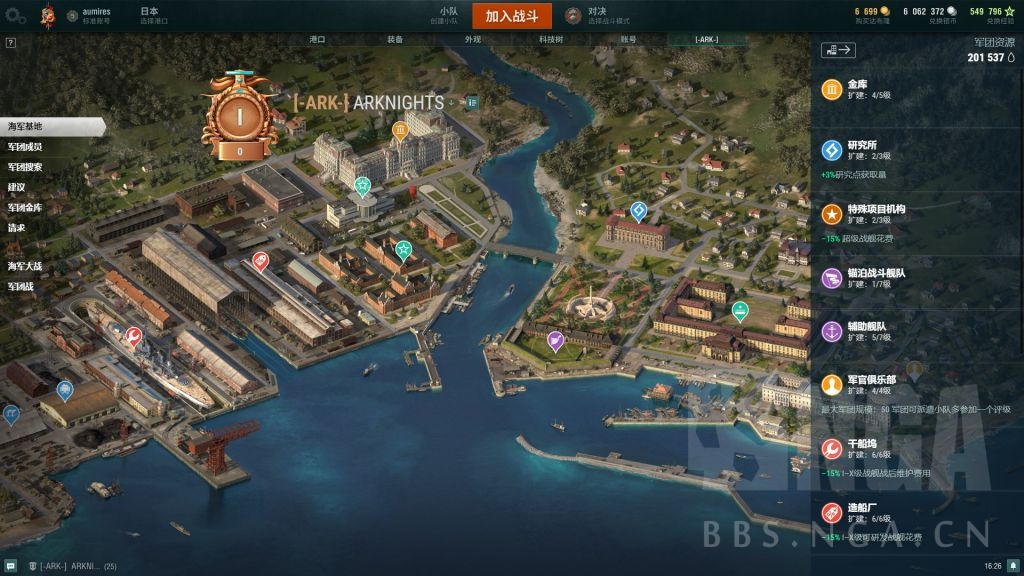This screenshot has width=1024, height=576.
Task: Open 军团搜索 clan search entry
Action: tap(25, 167)
